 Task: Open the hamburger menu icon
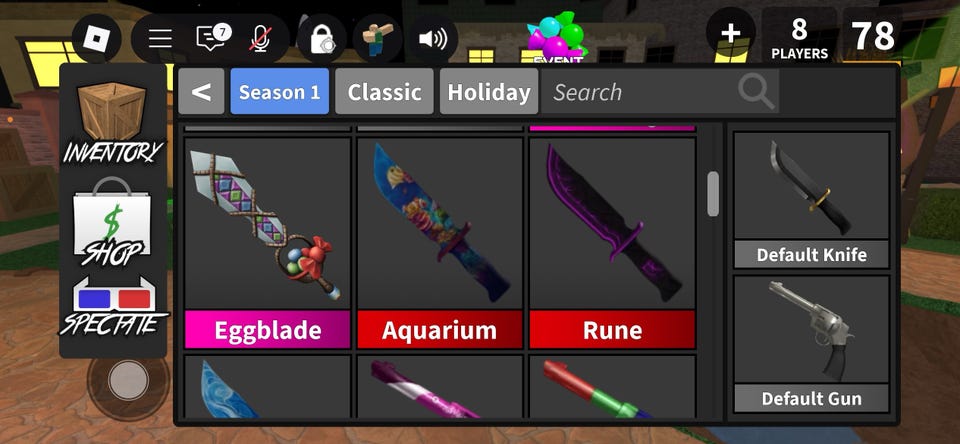tap(160, 39)
